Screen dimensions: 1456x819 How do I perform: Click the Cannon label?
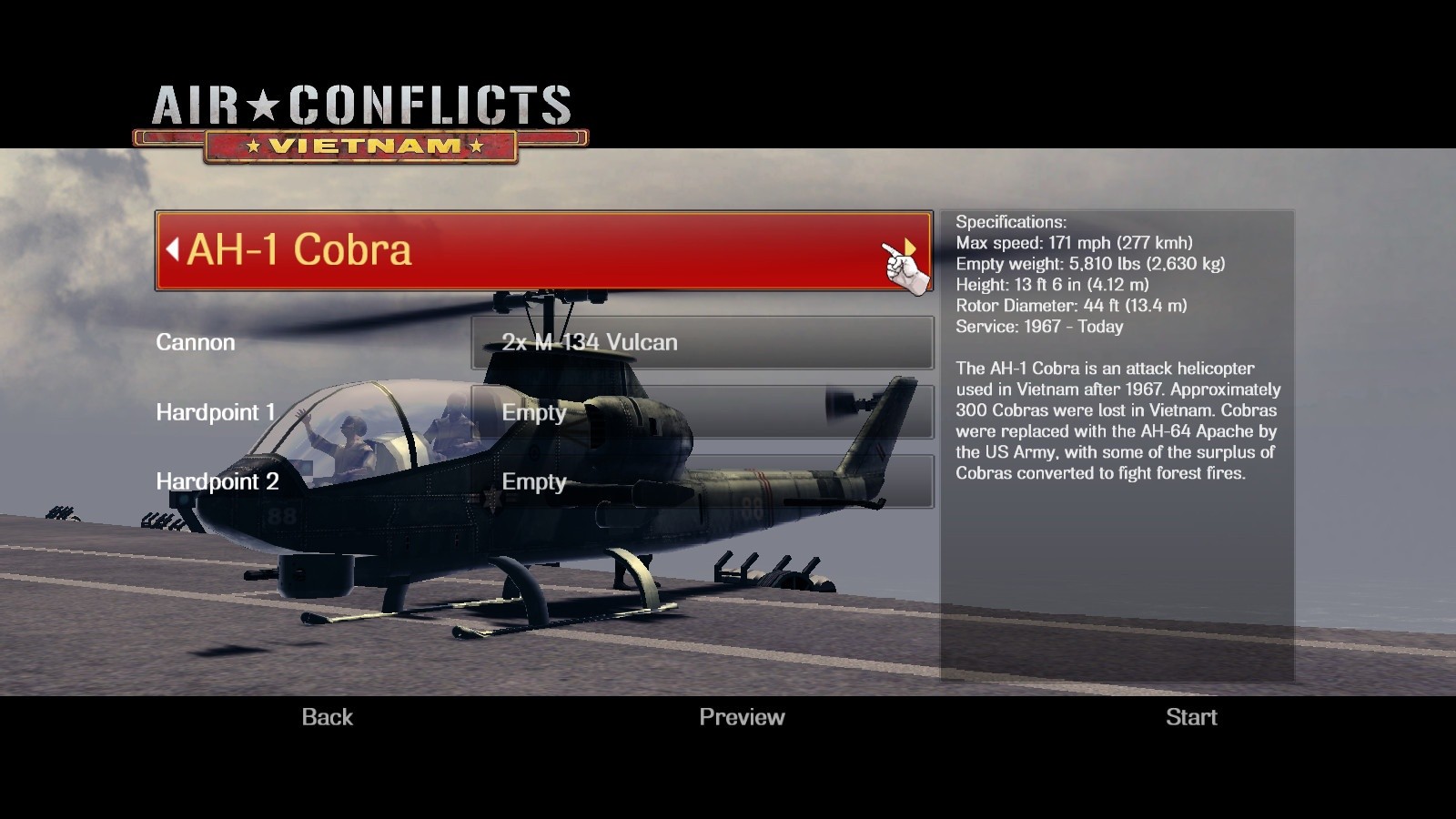click(x=196, y=343)
